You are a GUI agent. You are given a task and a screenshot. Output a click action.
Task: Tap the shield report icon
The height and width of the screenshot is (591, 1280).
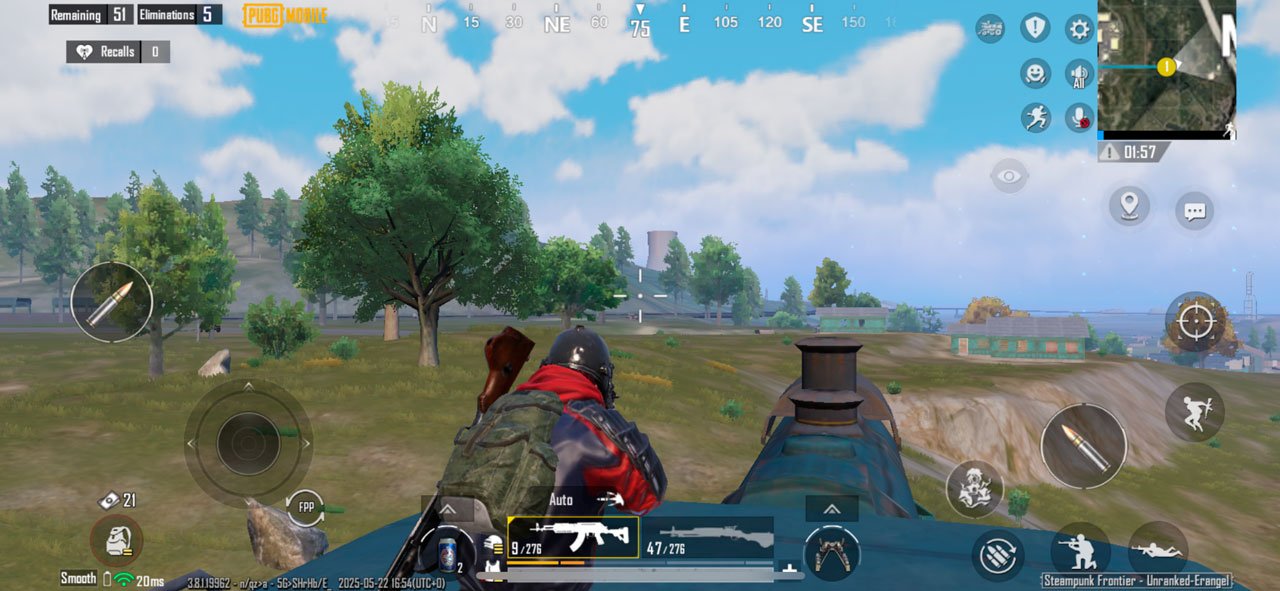click(1035, 28)
